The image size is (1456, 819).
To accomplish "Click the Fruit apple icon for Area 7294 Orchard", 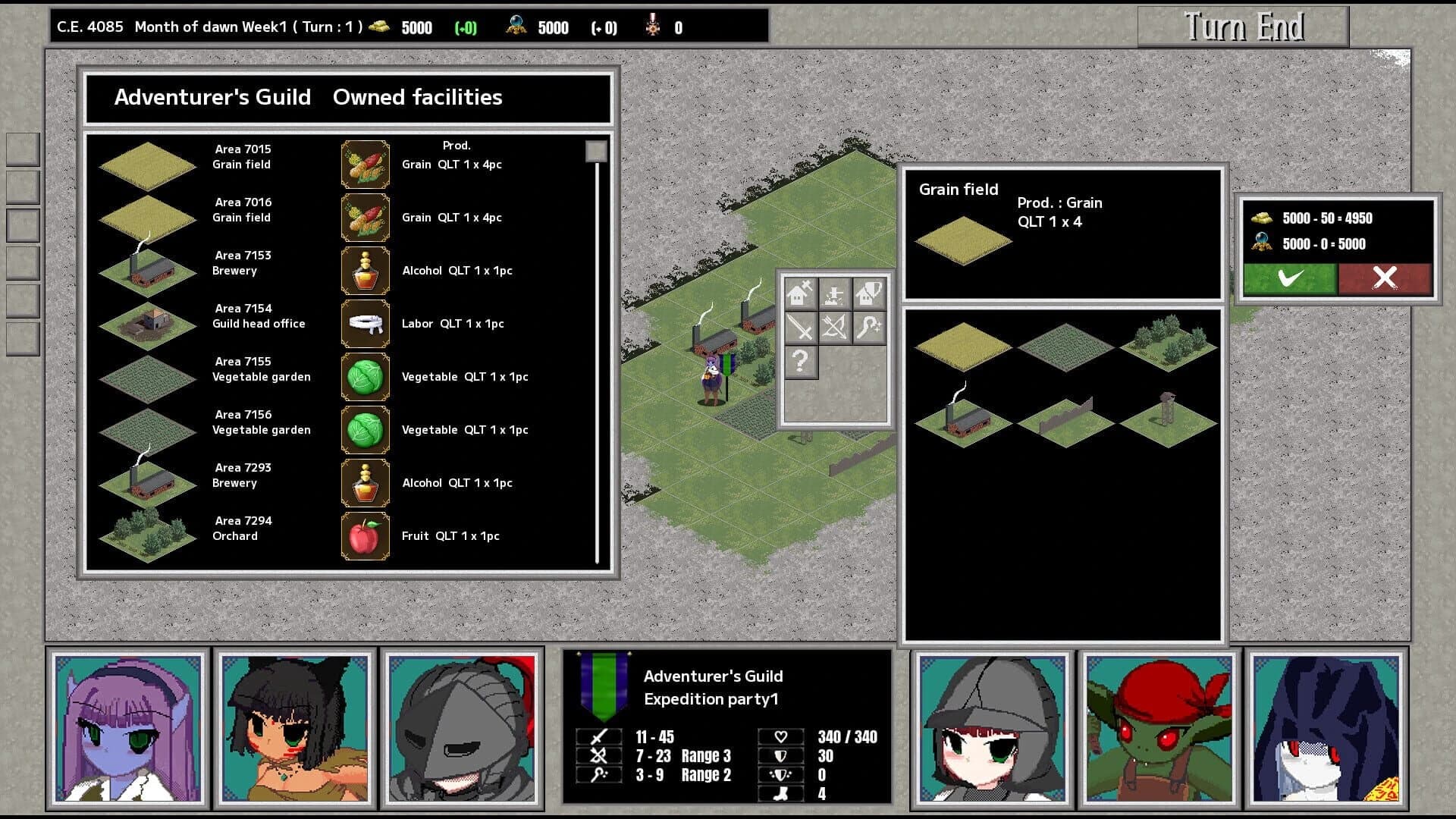I will click(366, 535).
